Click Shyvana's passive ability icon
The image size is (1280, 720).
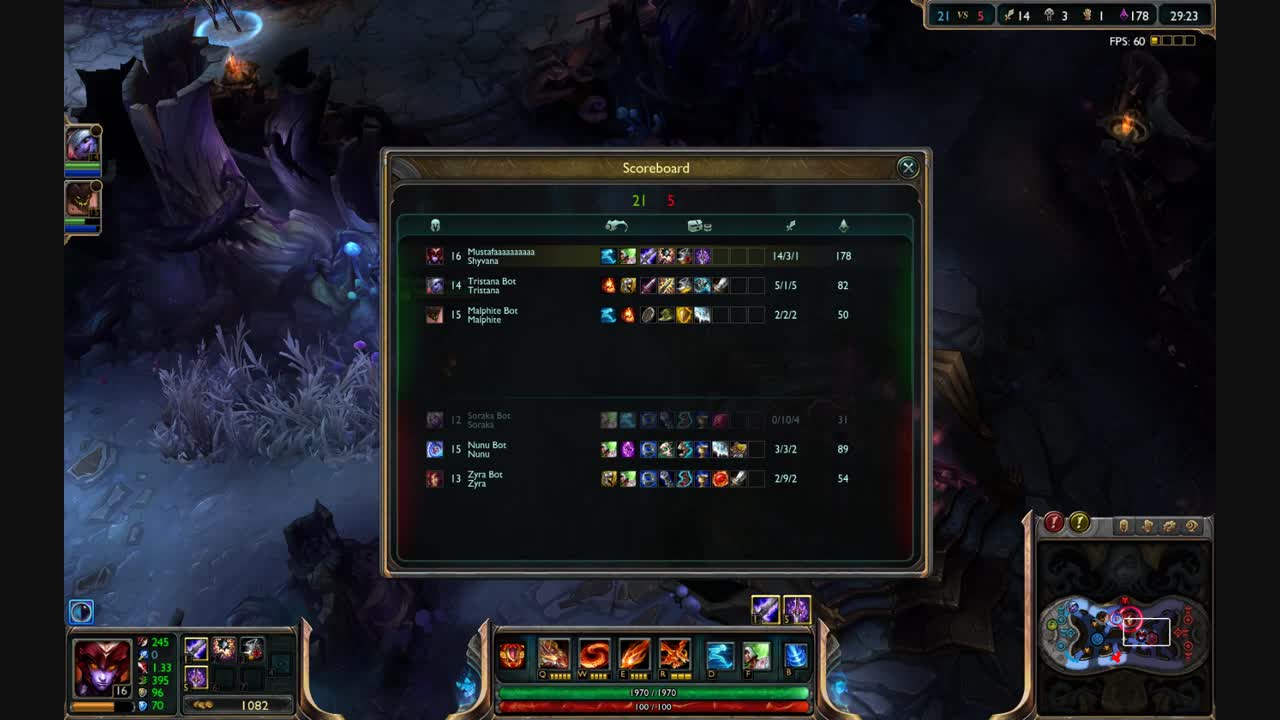pyautogui.click(x=512, y=656)
